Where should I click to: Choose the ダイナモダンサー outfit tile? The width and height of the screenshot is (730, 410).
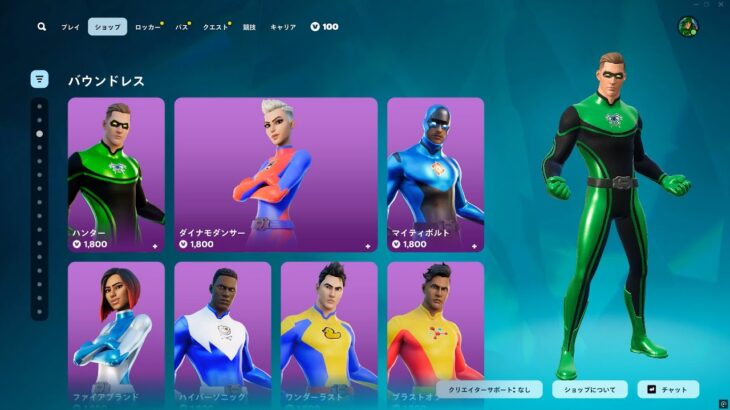click(x=275, y=174)
